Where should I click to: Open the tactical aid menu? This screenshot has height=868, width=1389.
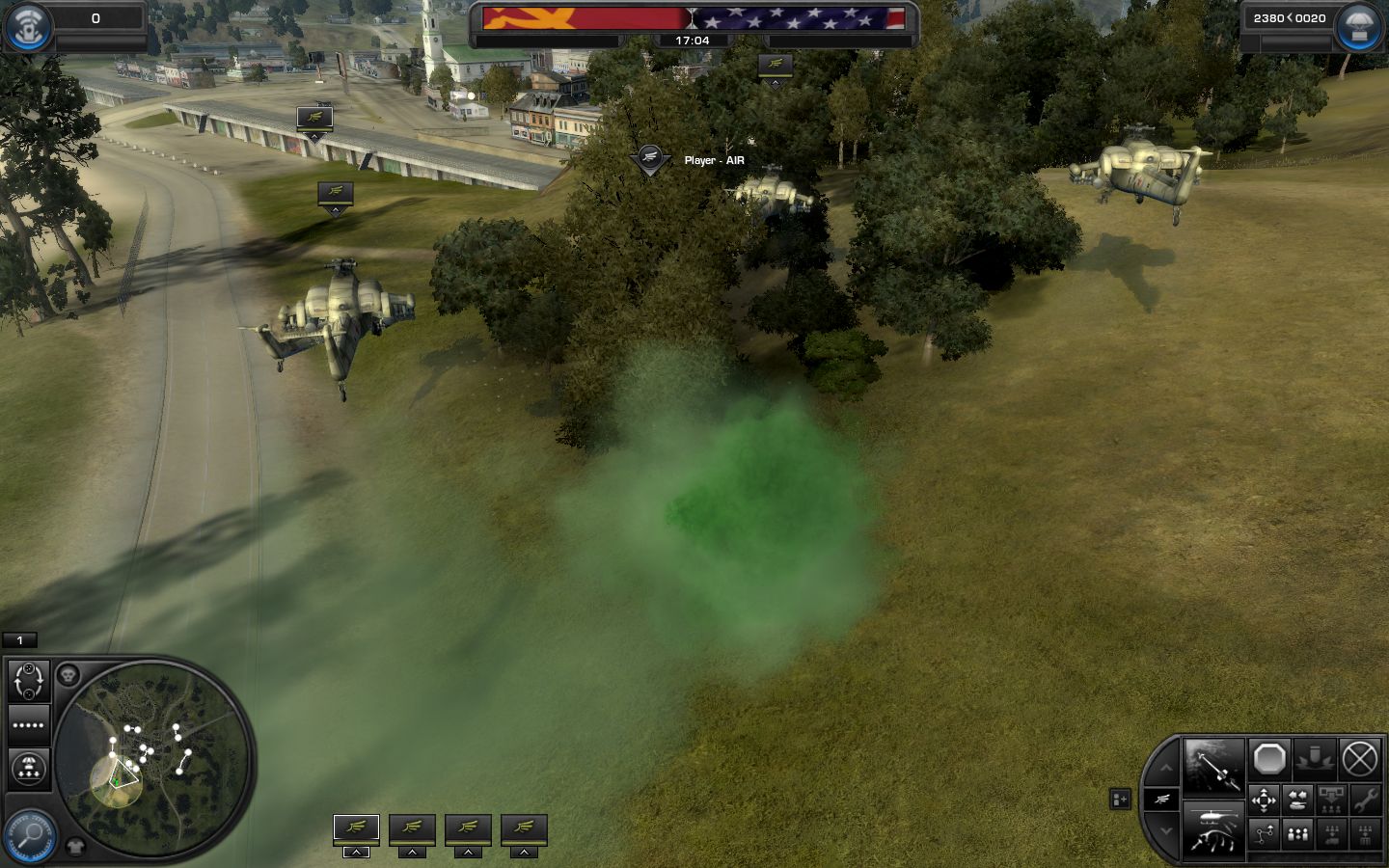[27, 27]
